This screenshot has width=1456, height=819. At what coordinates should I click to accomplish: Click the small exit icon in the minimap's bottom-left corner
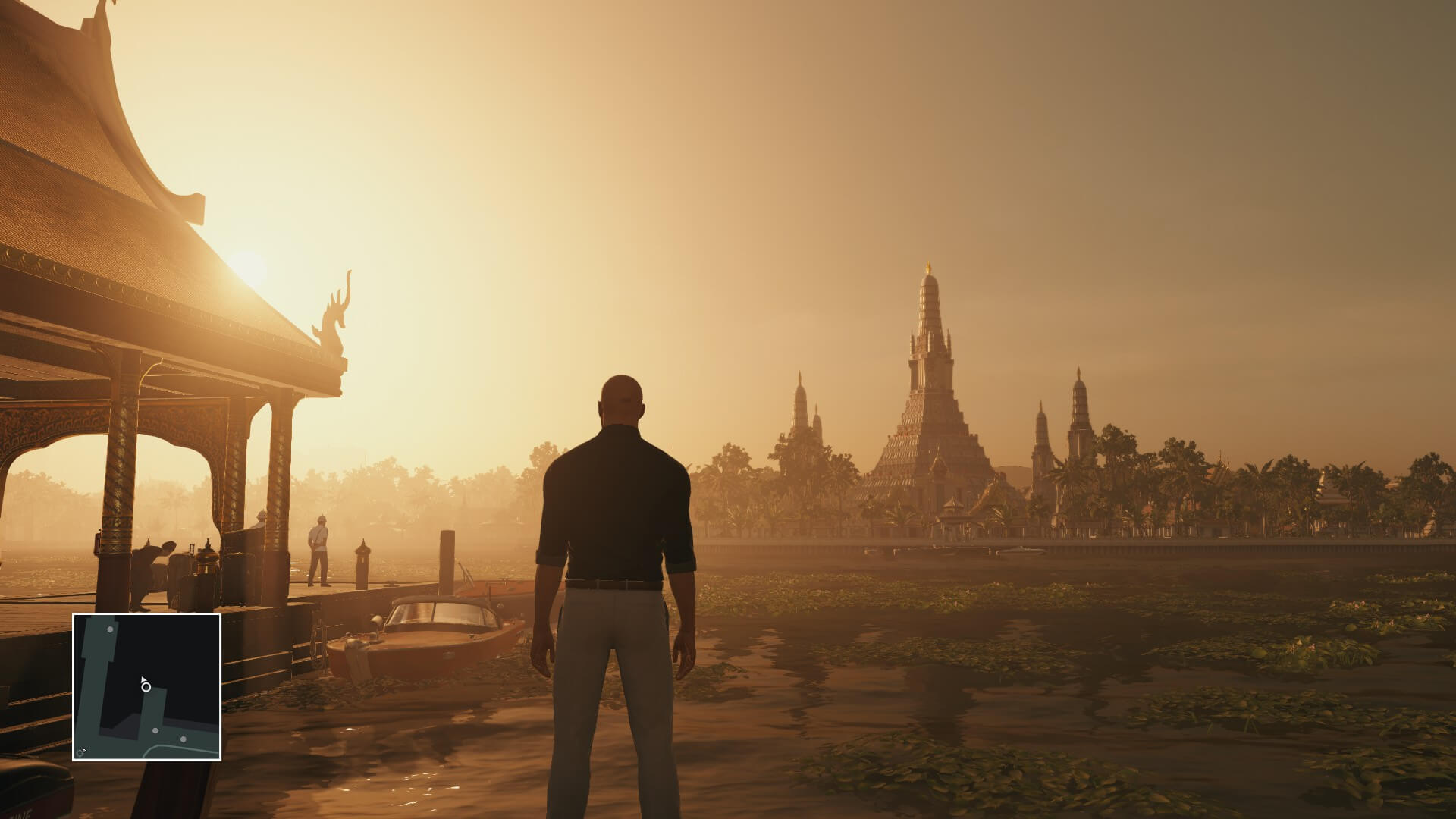pyautogui.click(x=80, y=750)
